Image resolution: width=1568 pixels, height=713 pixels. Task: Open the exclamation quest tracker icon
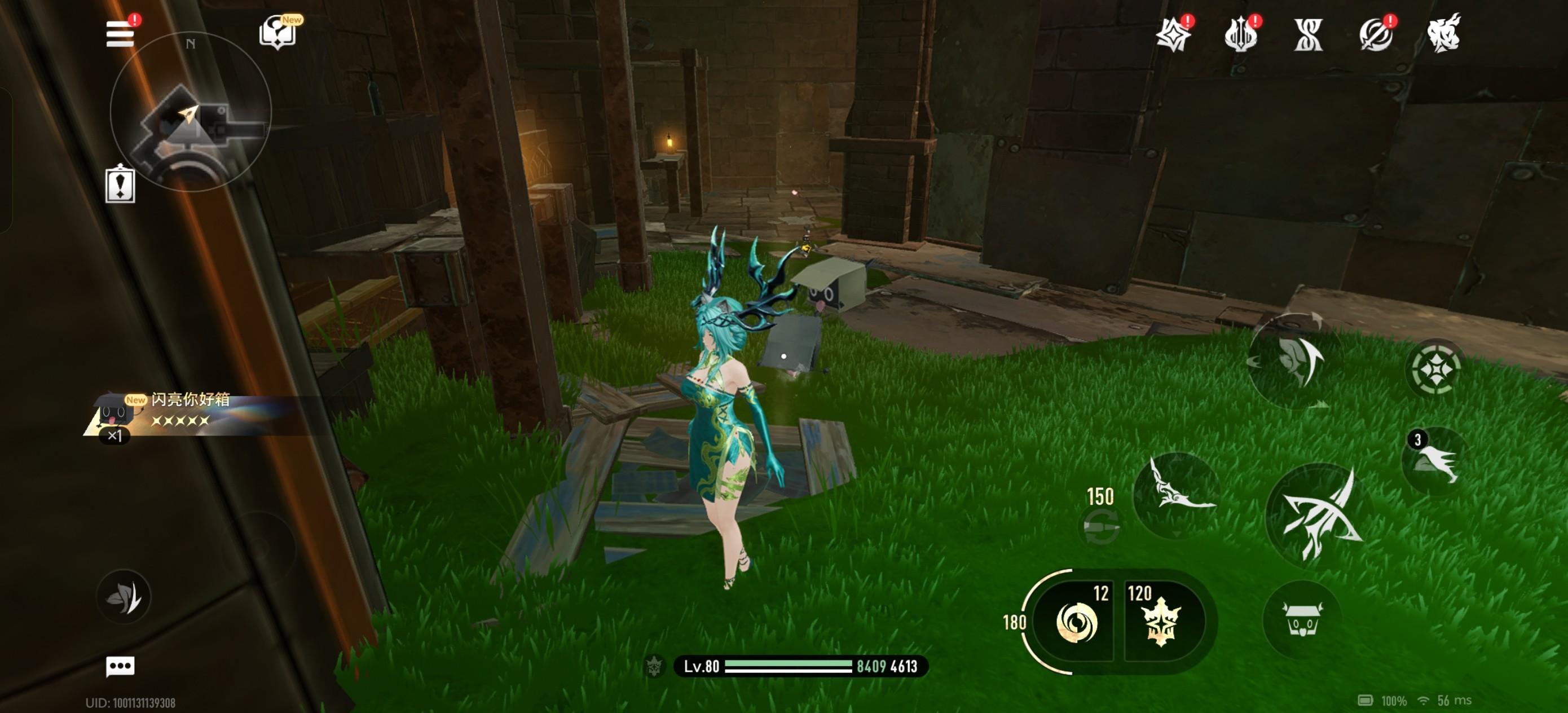tap(120, 184)
